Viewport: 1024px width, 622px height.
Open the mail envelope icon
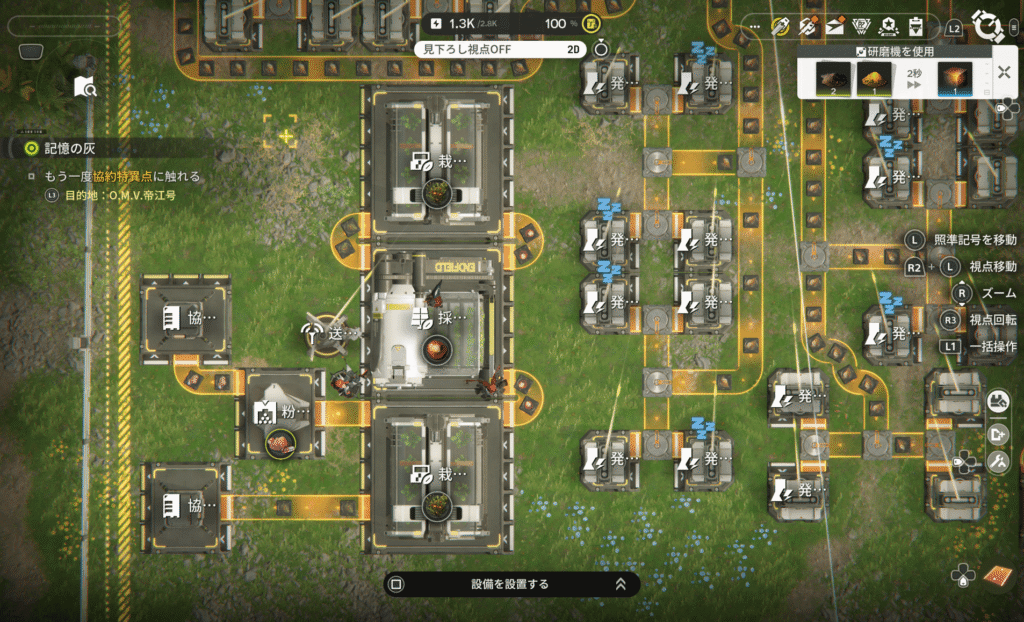tap(835, 27)
